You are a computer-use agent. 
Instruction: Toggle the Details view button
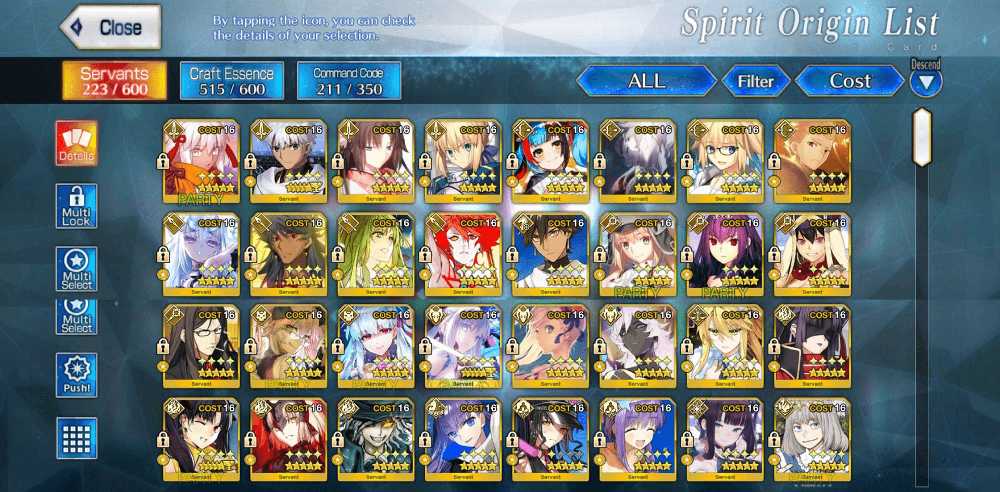point(77,143)
